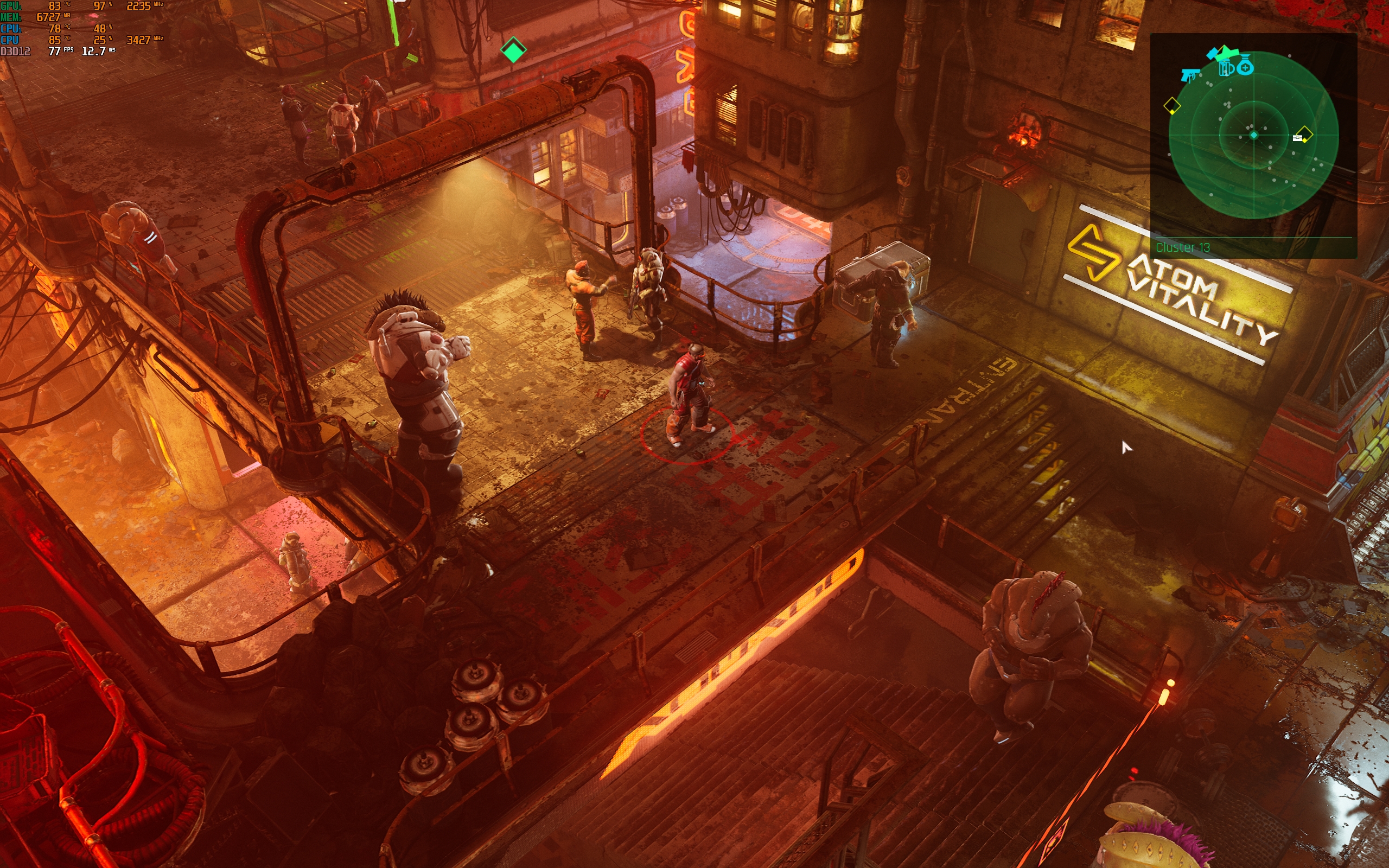
Task: Click the green diamond objective marker
Action: pyautogui.click(x=513, y=50)
